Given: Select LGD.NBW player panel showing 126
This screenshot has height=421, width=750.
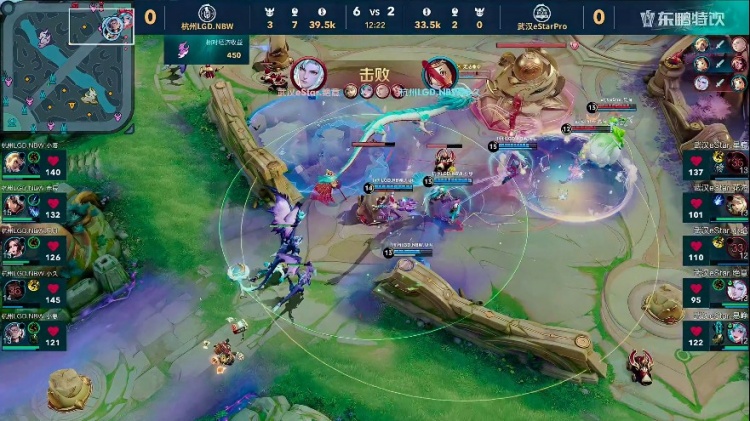Looking at the screenshot, I should [x=32, y=249].
